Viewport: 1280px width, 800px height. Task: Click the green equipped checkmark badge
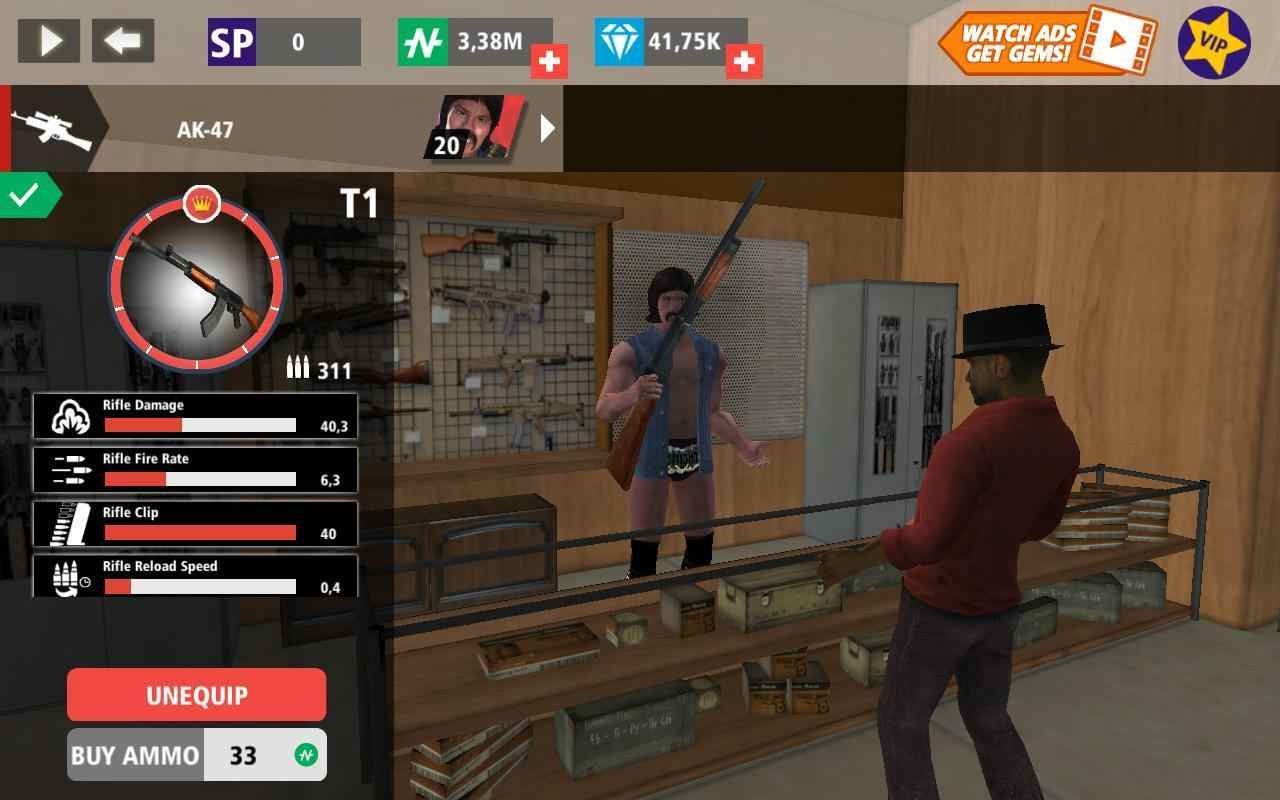click(x=26, y=195)
